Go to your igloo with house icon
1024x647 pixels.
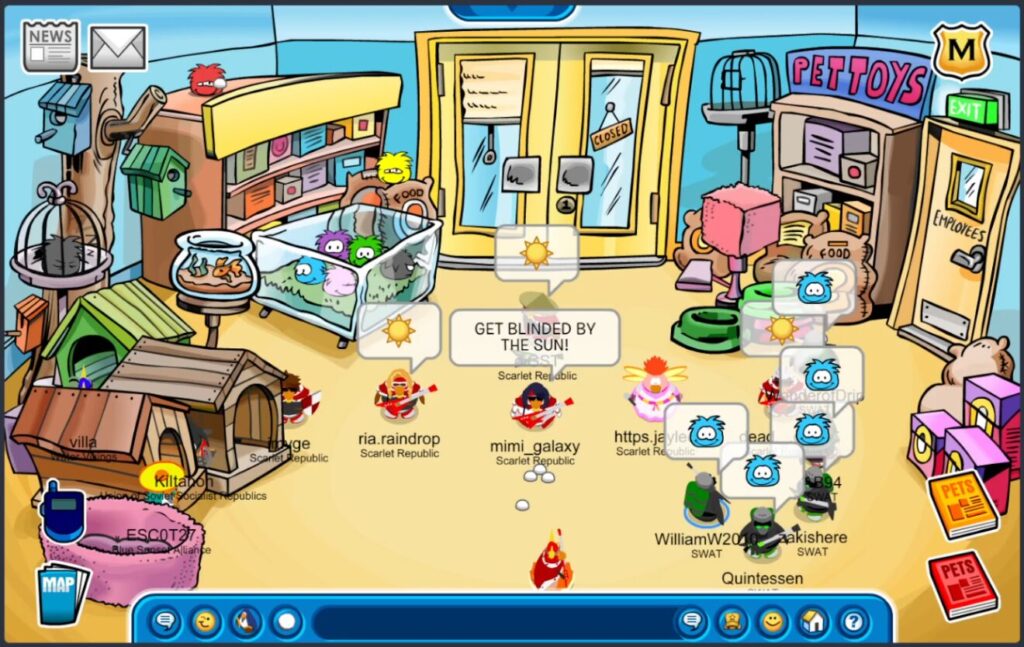pyautogui.click(x=812, y=622)
